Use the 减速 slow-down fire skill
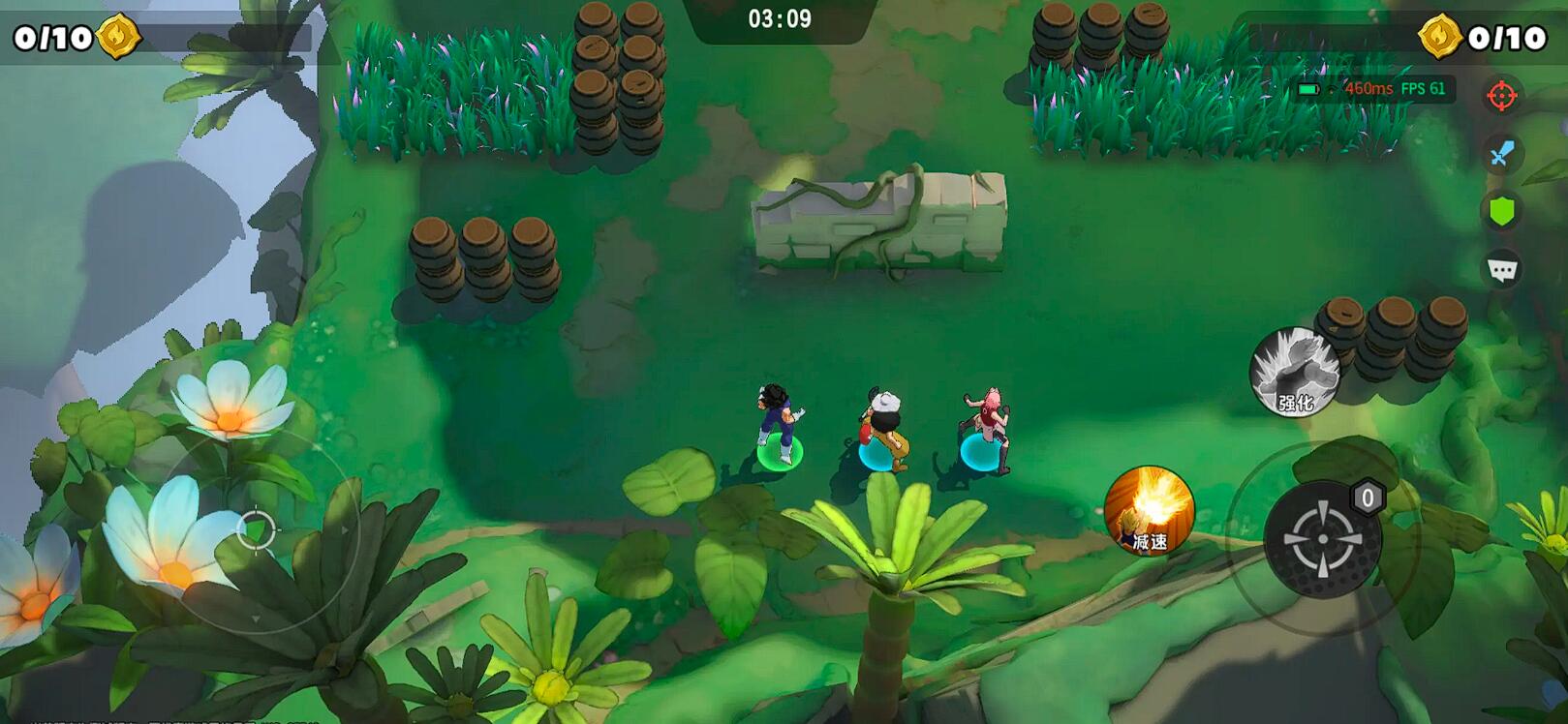The height and width of the screenshot is (724, 1568). pyautogui.click(x=1149, y=511)
